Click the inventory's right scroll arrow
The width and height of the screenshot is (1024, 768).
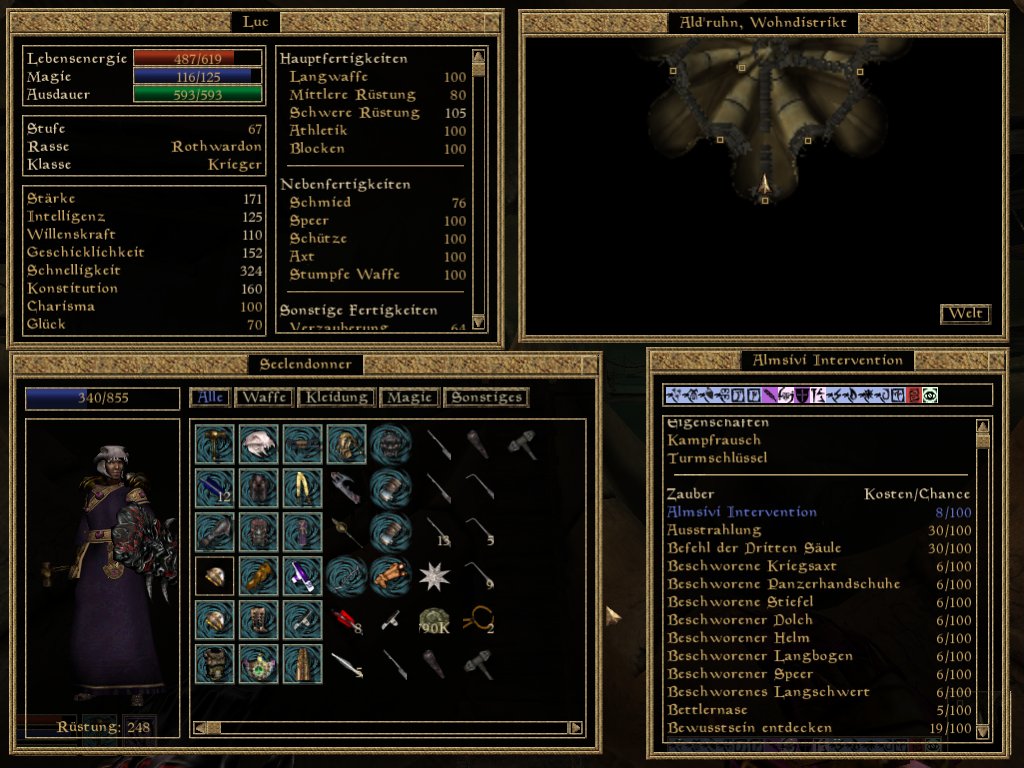(575, 728)
